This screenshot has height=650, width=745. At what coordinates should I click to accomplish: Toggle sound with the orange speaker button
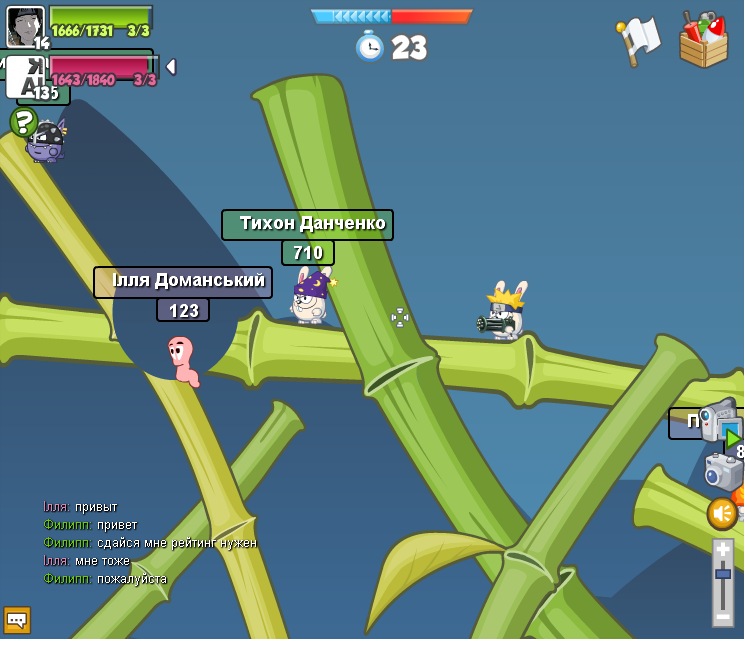tap(722, 514)
